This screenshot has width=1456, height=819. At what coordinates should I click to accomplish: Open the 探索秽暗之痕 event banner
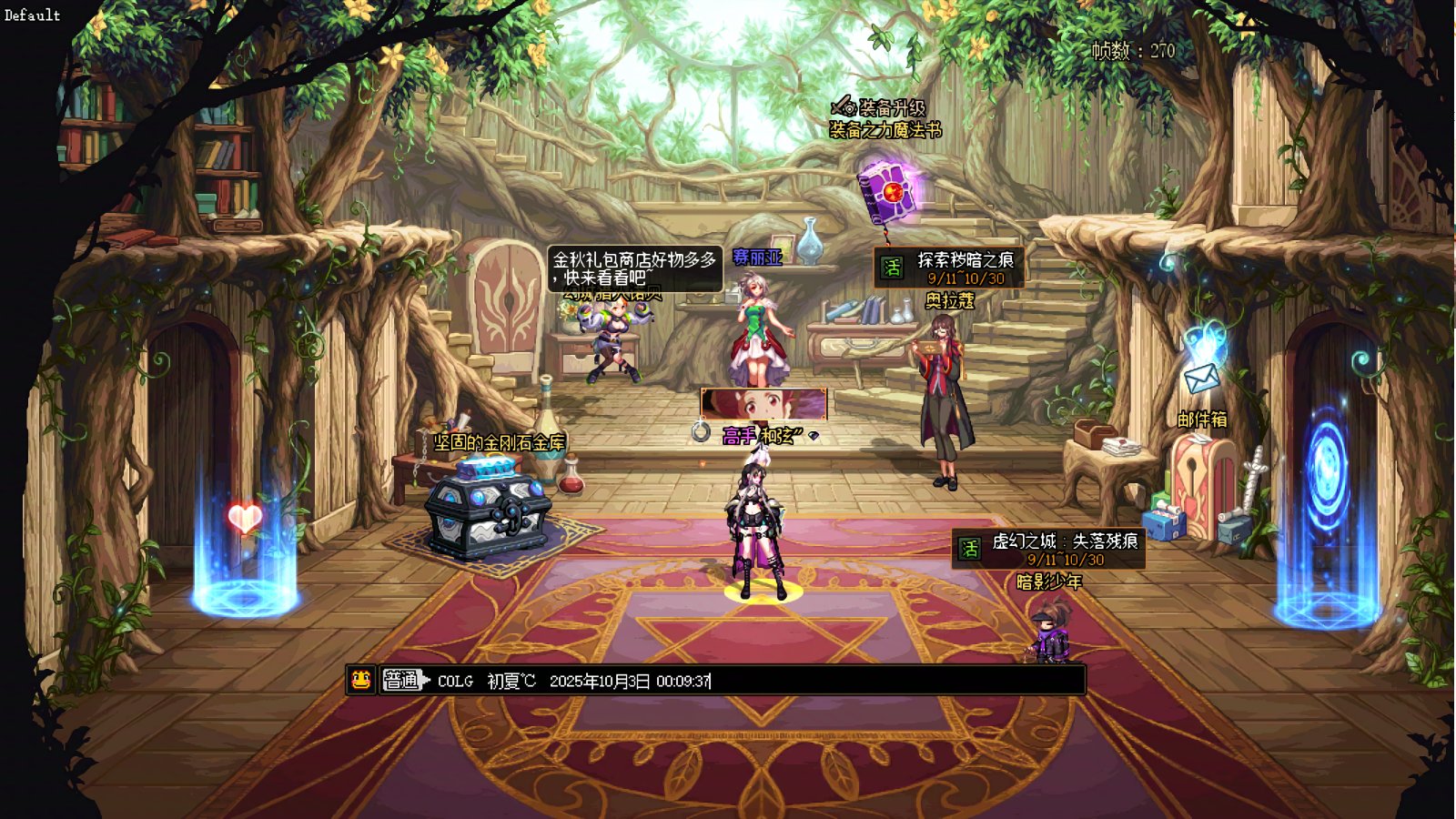[949, 268]
